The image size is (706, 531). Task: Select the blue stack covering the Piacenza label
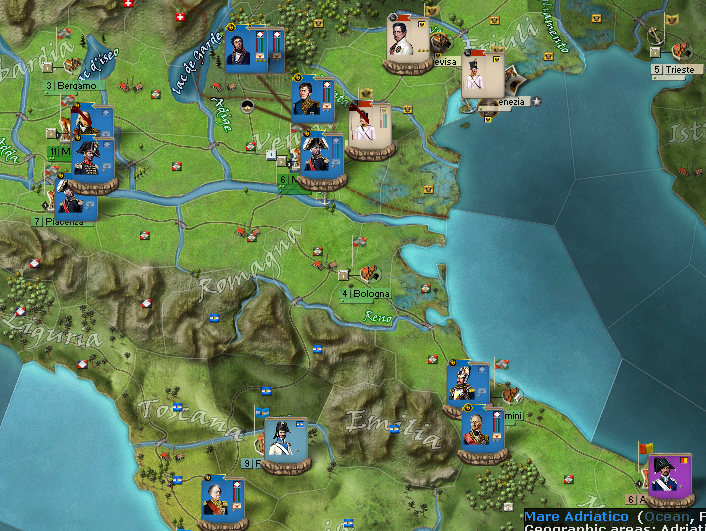pos(75,199)
